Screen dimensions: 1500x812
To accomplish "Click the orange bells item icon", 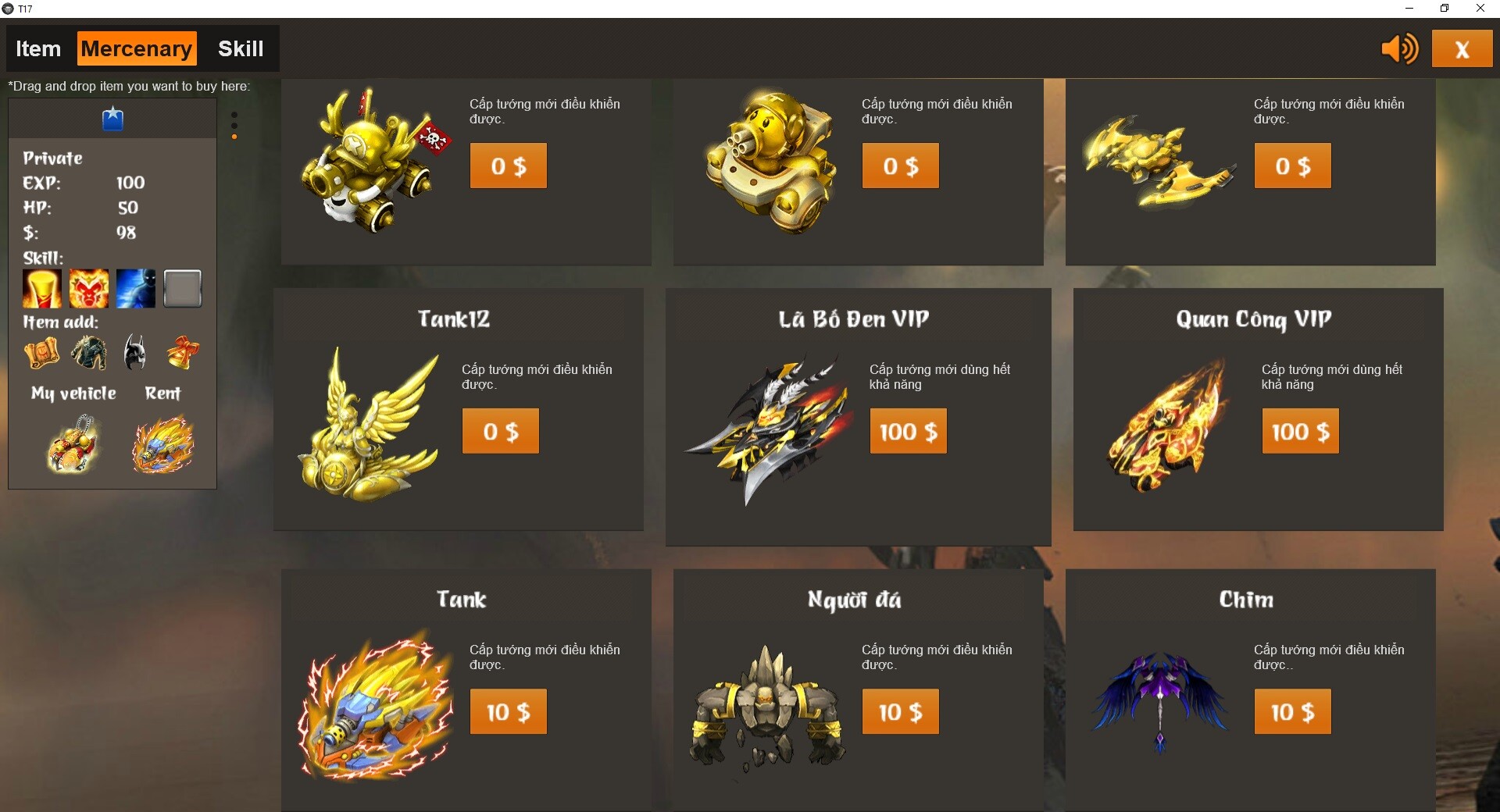I will pos(181,353).
